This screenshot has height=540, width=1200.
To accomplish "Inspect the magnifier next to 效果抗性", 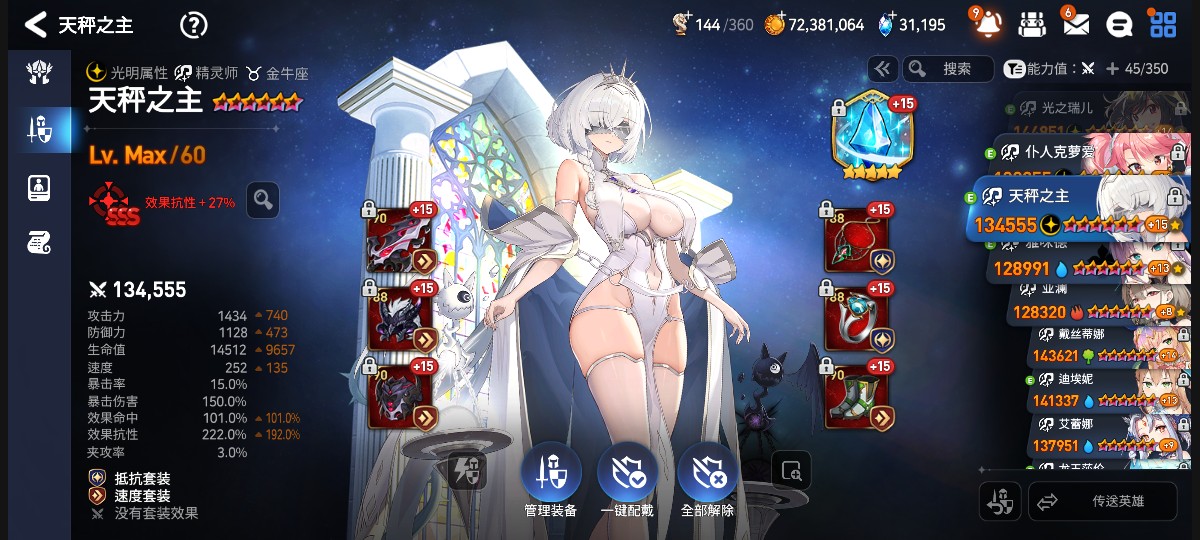I will coord(263,200).
